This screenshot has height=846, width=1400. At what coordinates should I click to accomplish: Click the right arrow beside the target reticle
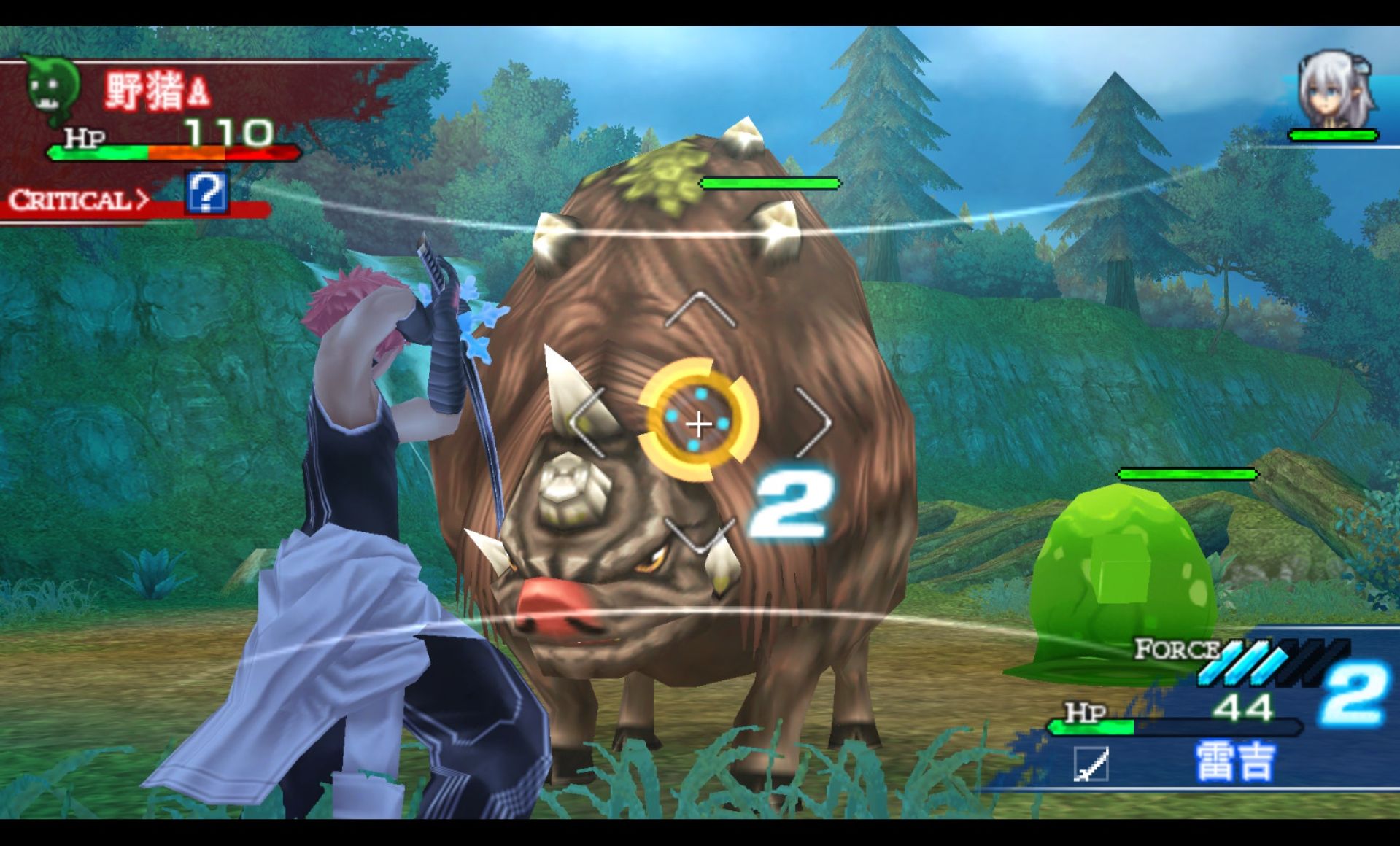coord(813,422)
